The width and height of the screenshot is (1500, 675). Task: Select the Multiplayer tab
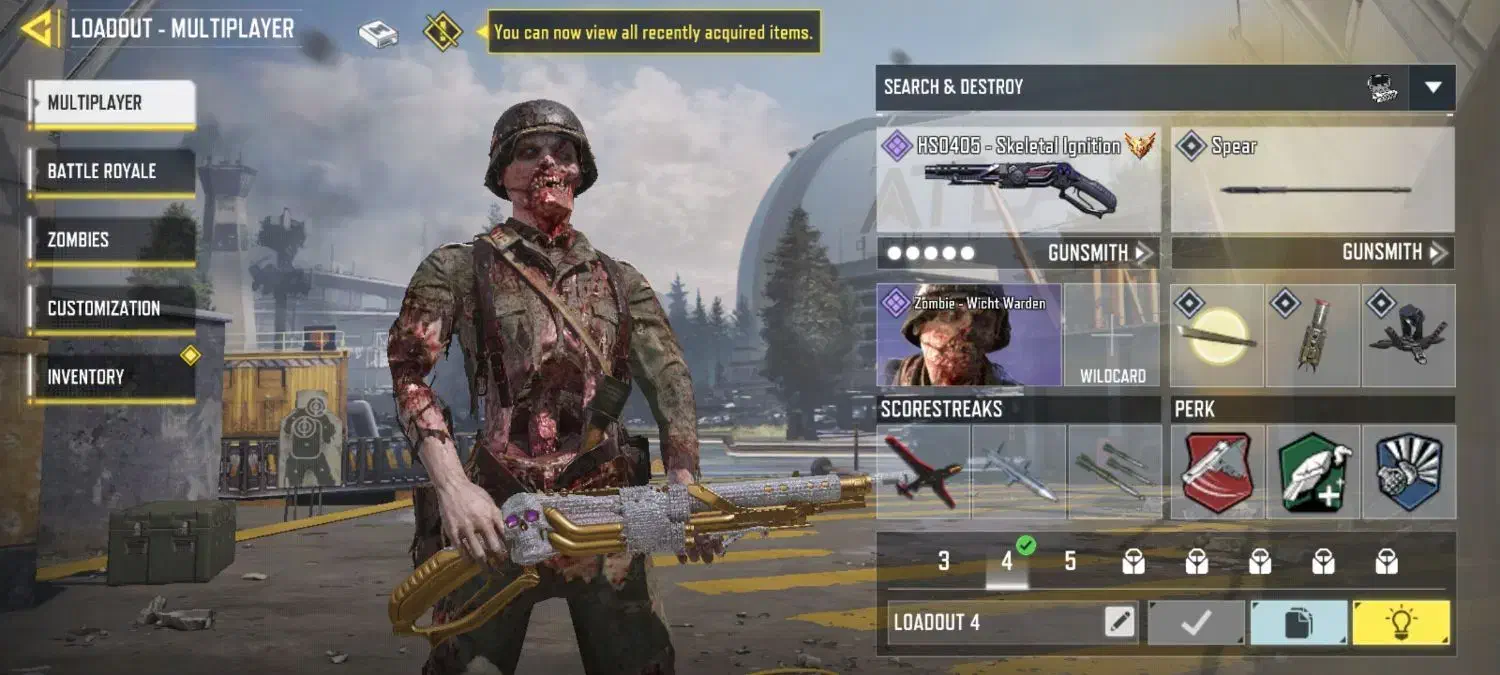coord(111,103)
